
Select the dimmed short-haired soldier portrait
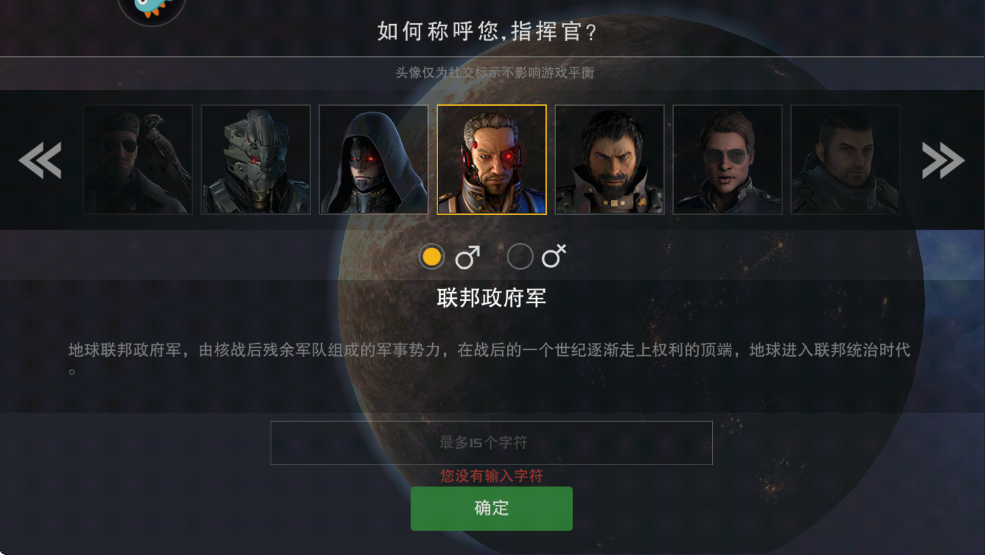(x=845, y=160)
